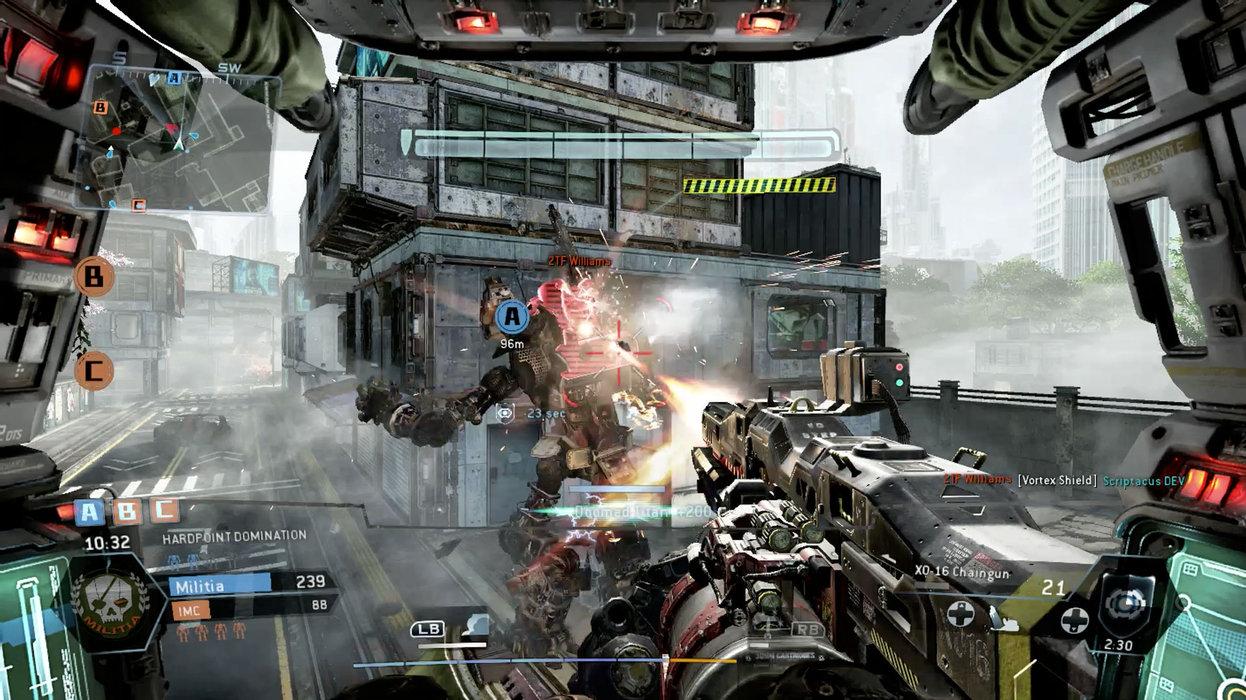
Task: Click the blue square hardpoint A status tile
Action: tap(90, 512)
